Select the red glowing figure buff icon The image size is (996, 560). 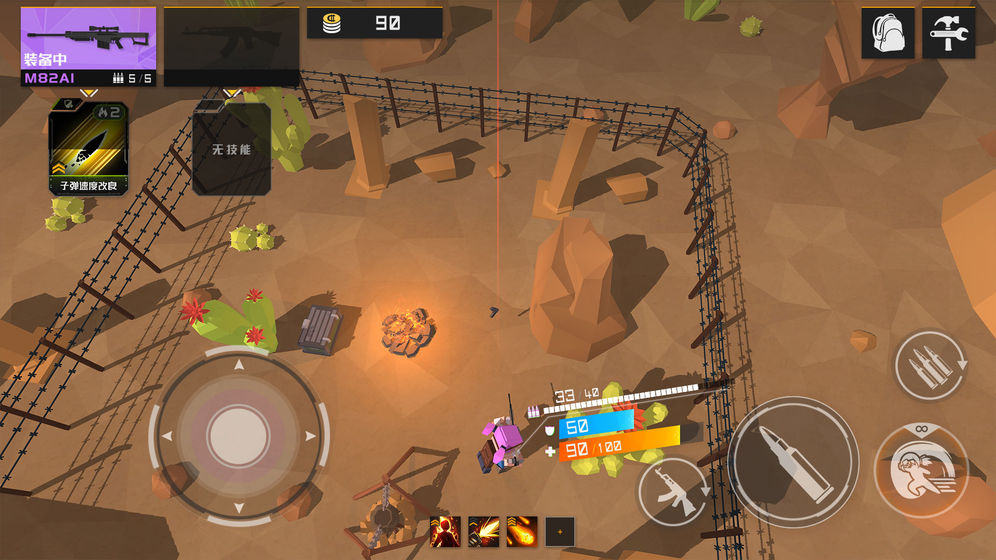445,531
